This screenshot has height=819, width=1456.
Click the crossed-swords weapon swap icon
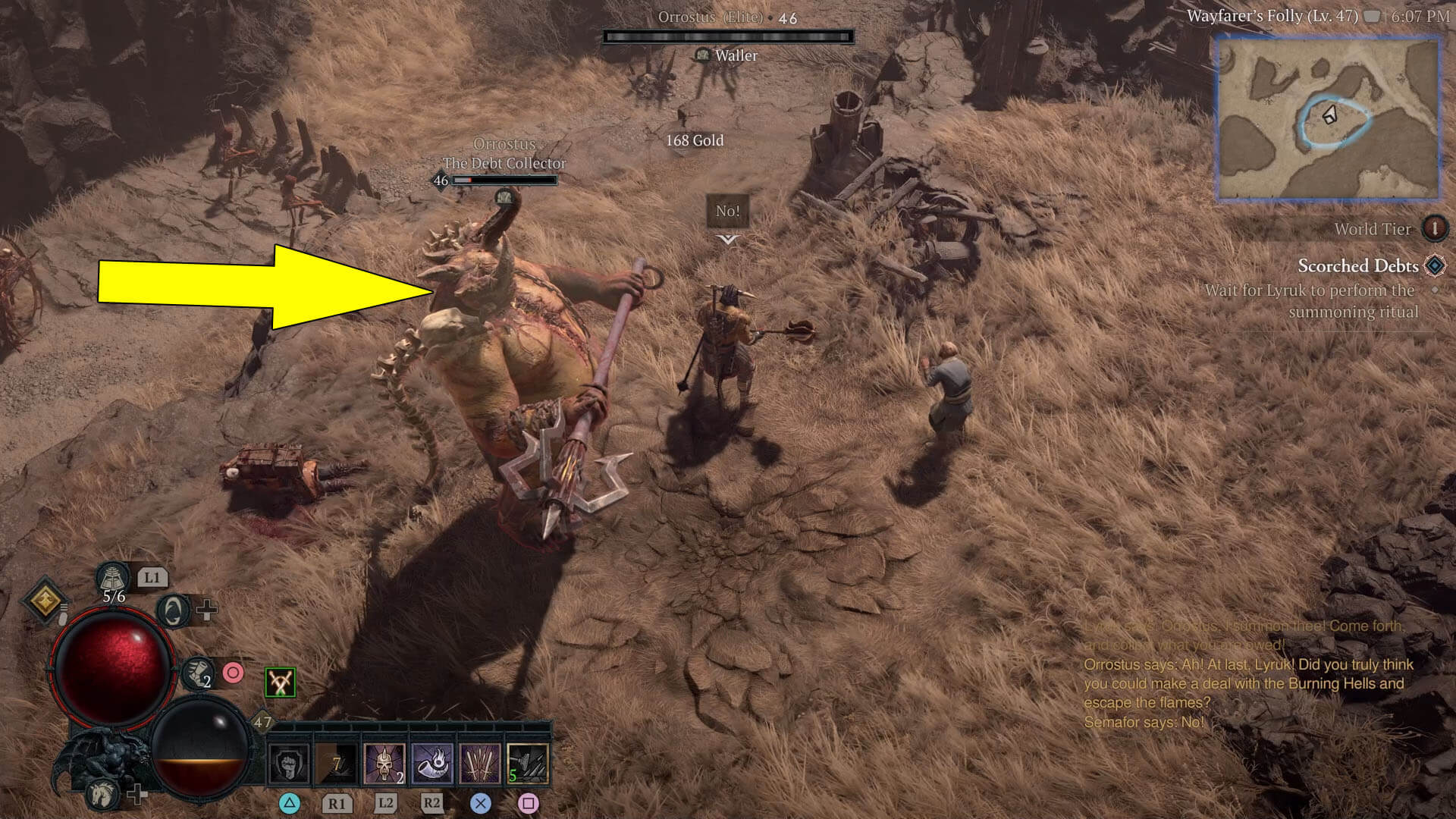(281, 680)
